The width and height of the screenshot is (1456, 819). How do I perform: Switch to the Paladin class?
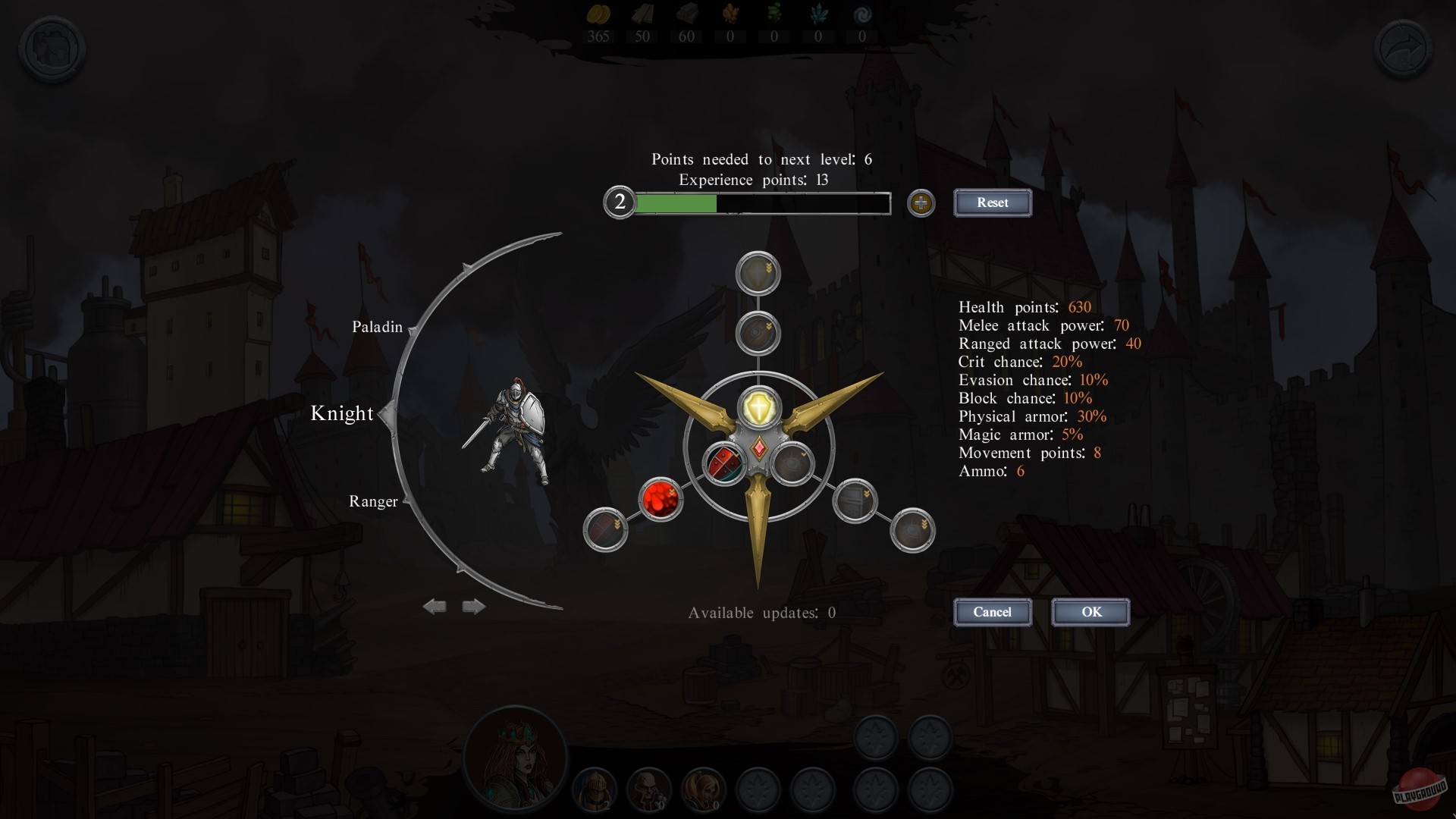pyautogui.click(x=377, y=326)
